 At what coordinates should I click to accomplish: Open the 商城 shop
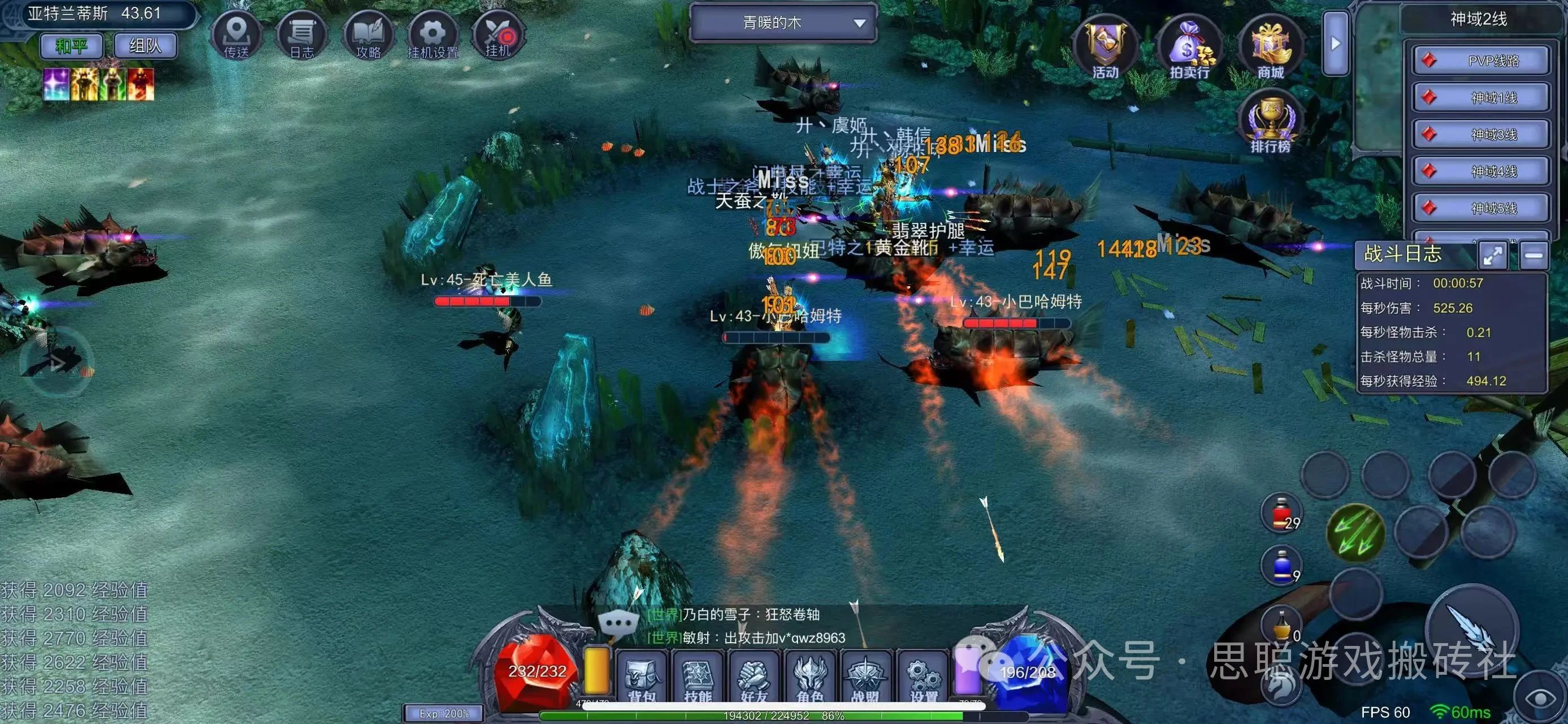[x=1271, y=49]
